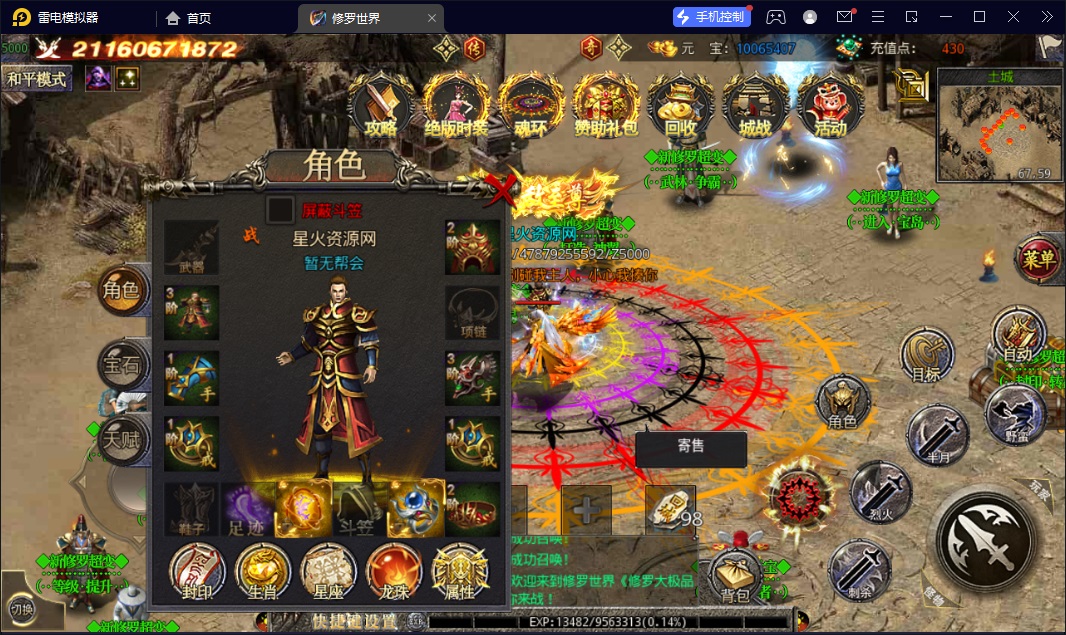
Task: Open the 魂环 soul ring menu
Action: [531, 104]
